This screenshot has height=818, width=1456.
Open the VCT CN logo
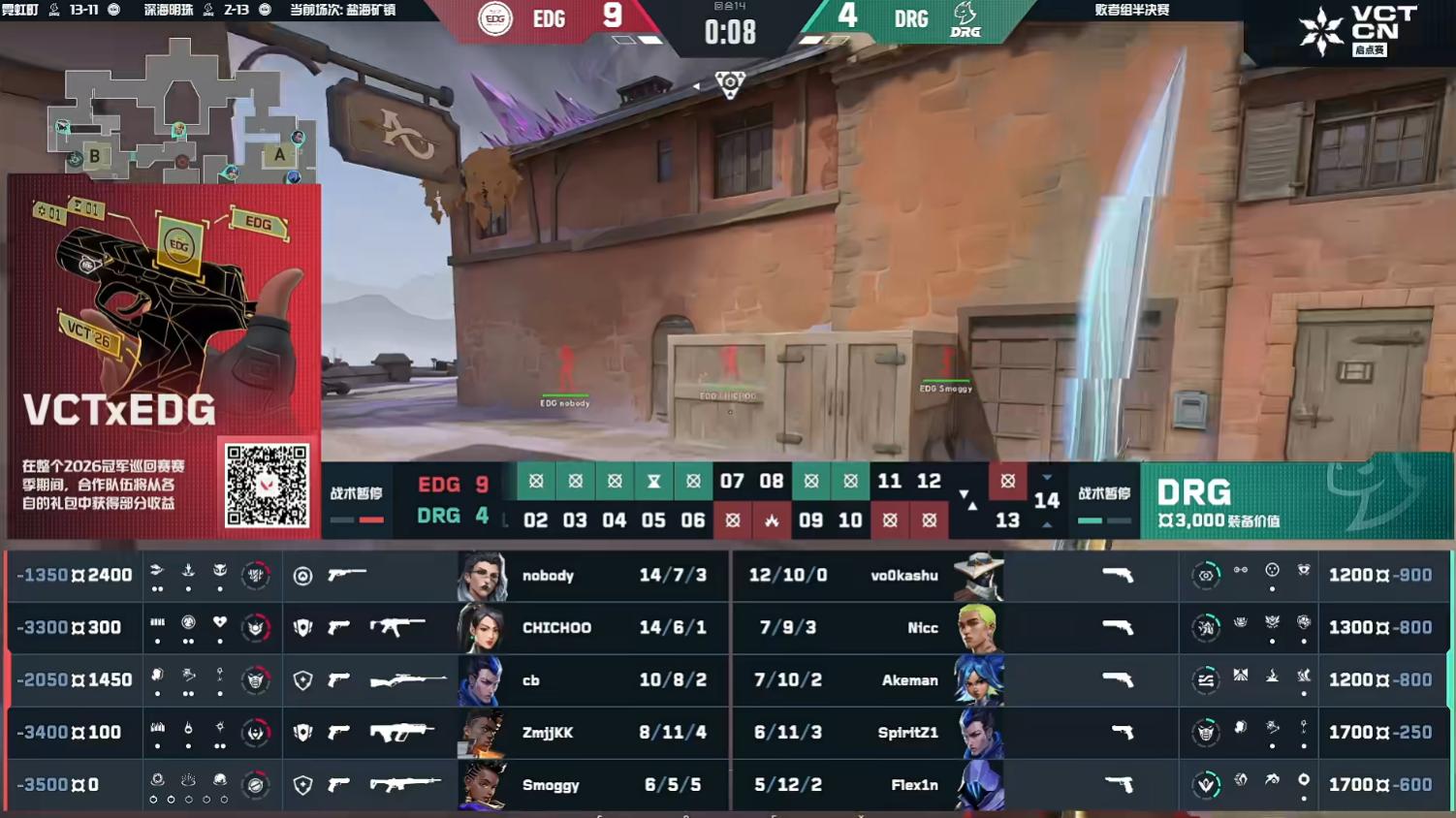click(x=1357, y=29)
